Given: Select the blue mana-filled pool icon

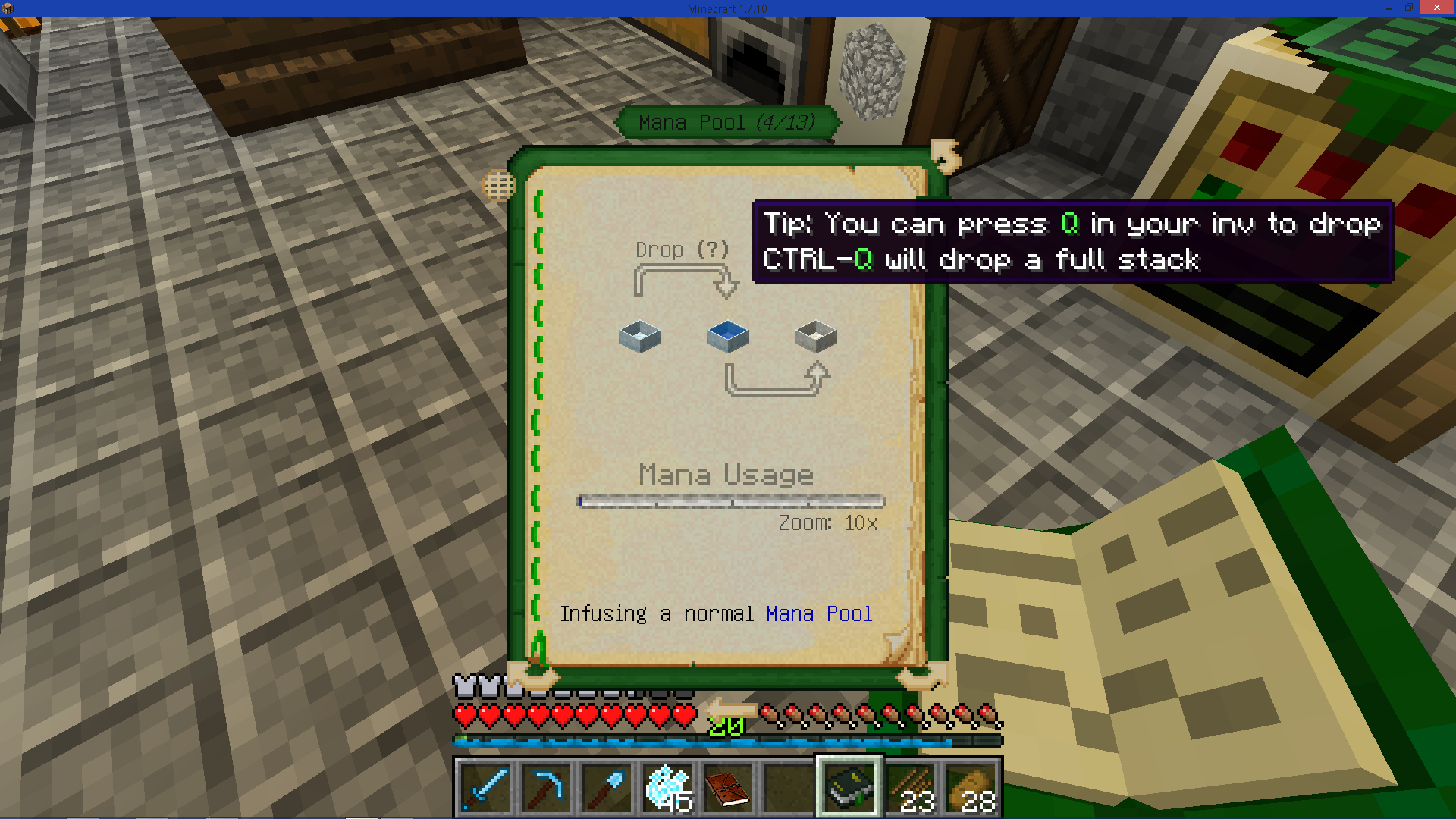Looking at the screenshot, I should pos(727,336).
